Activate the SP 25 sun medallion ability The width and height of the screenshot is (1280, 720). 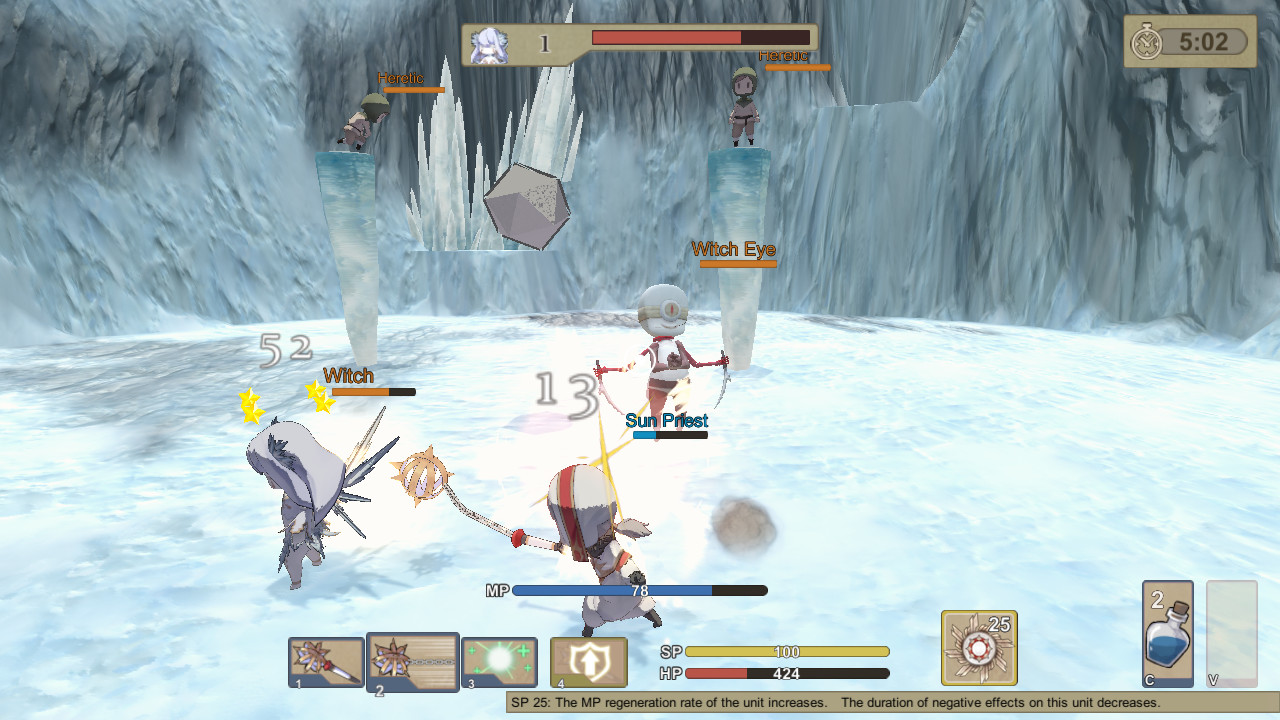pyautogui.click(x=977, y=650)
